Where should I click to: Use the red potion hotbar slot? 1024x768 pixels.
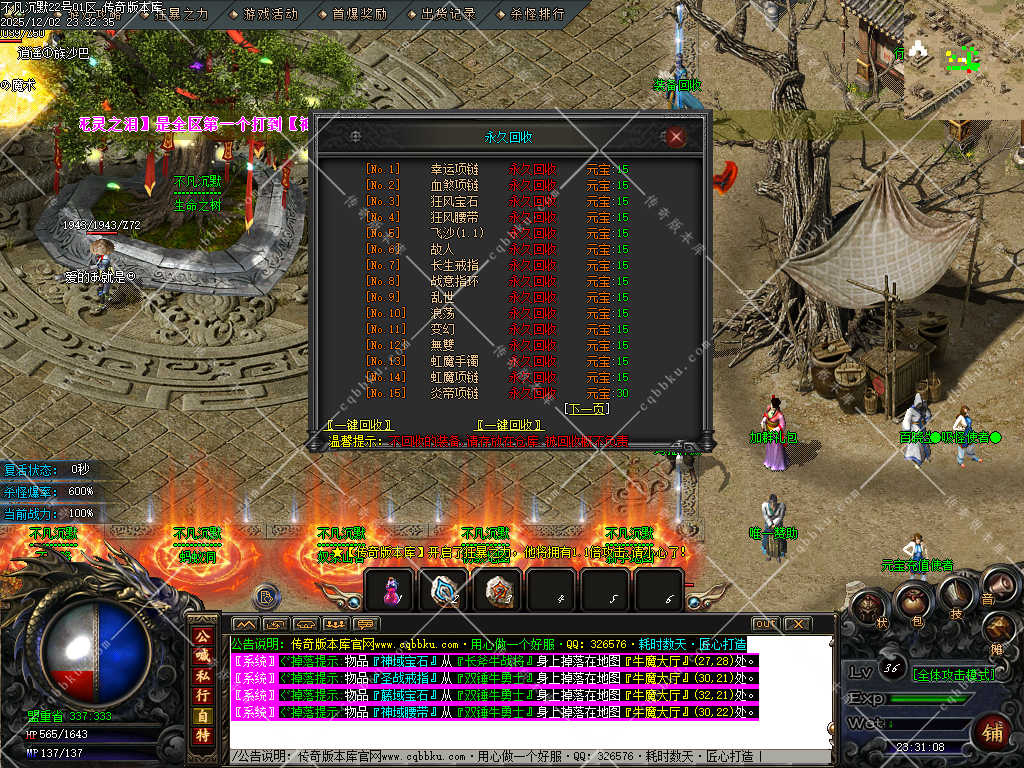click(x=390, y=591)
